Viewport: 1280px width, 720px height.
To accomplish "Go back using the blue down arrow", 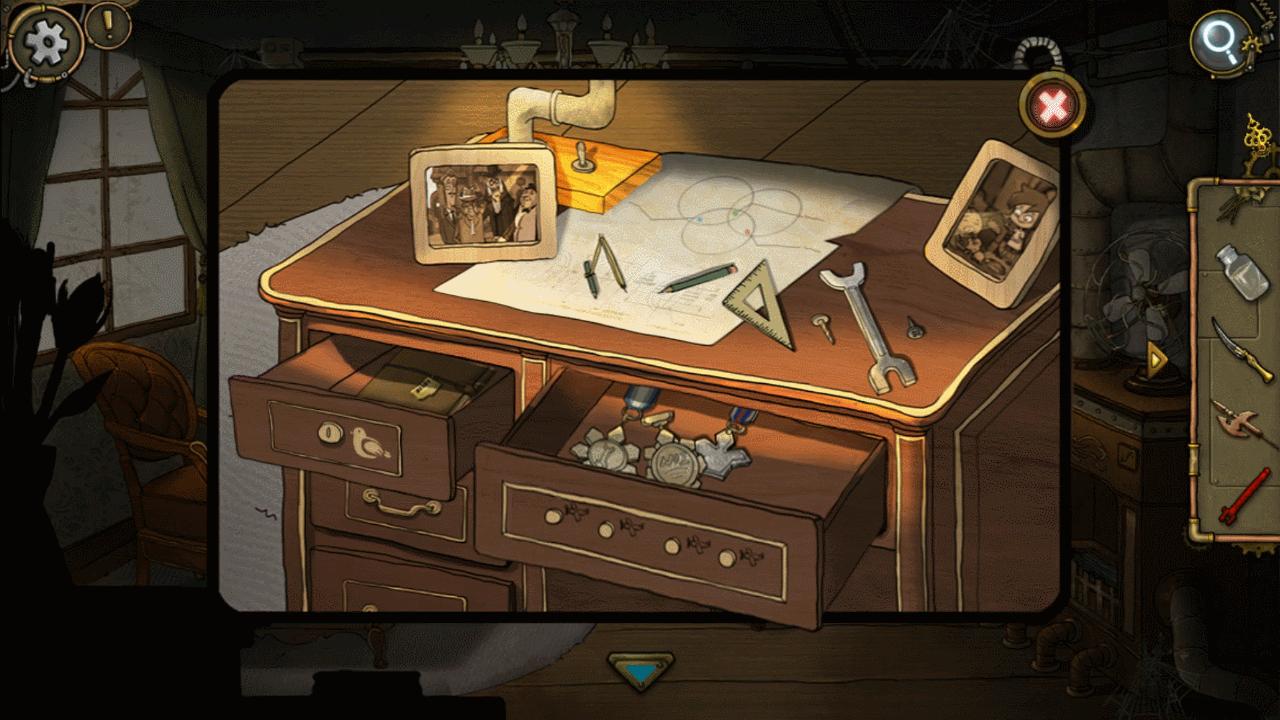I will coord(640,669).
